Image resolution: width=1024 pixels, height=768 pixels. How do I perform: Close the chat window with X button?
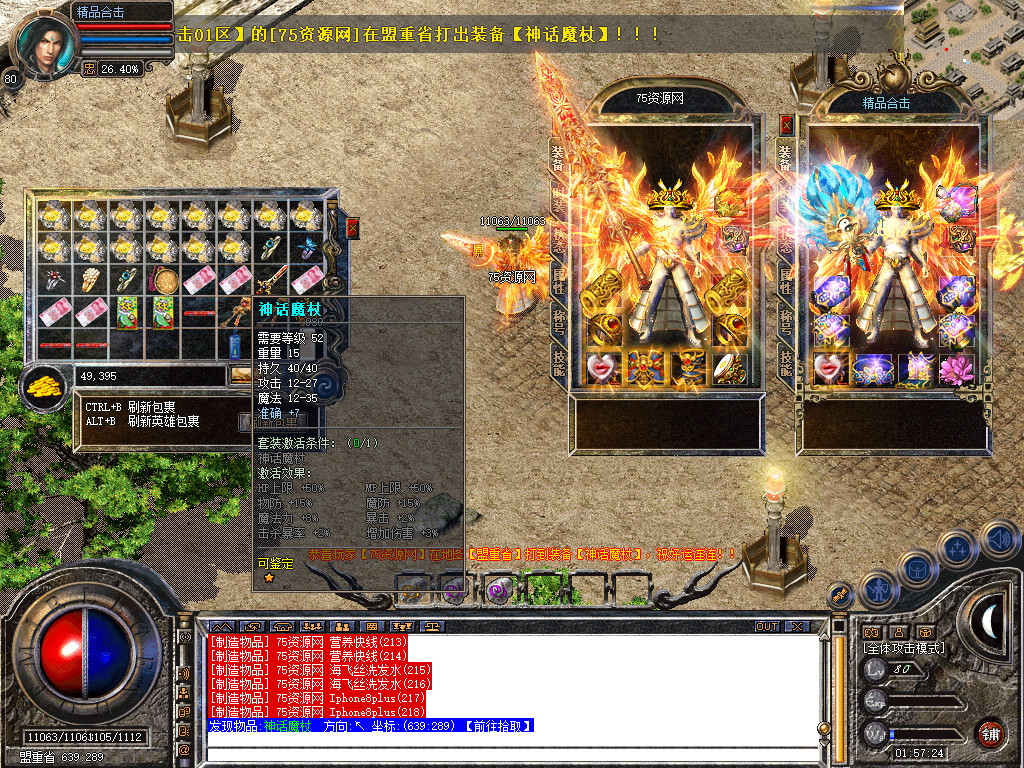(796, 627)
